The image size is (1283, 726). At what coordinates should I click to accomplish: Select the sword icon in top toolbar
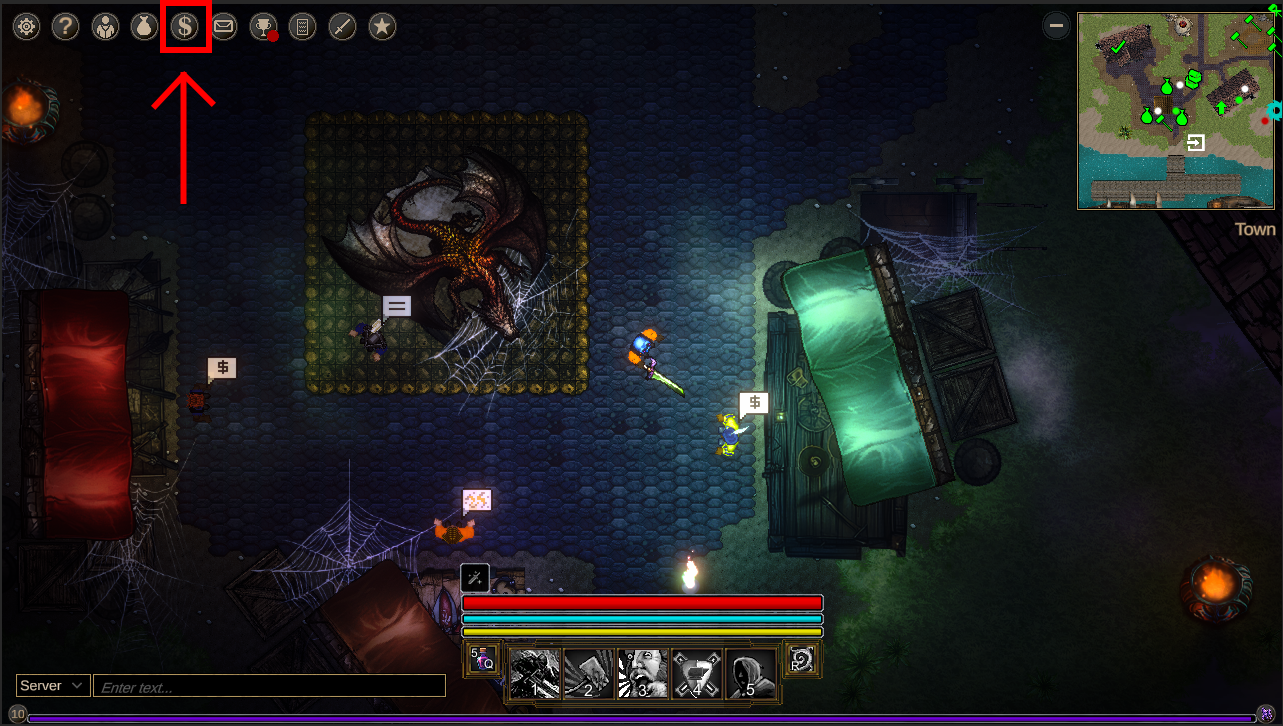[x=342, y=27]
